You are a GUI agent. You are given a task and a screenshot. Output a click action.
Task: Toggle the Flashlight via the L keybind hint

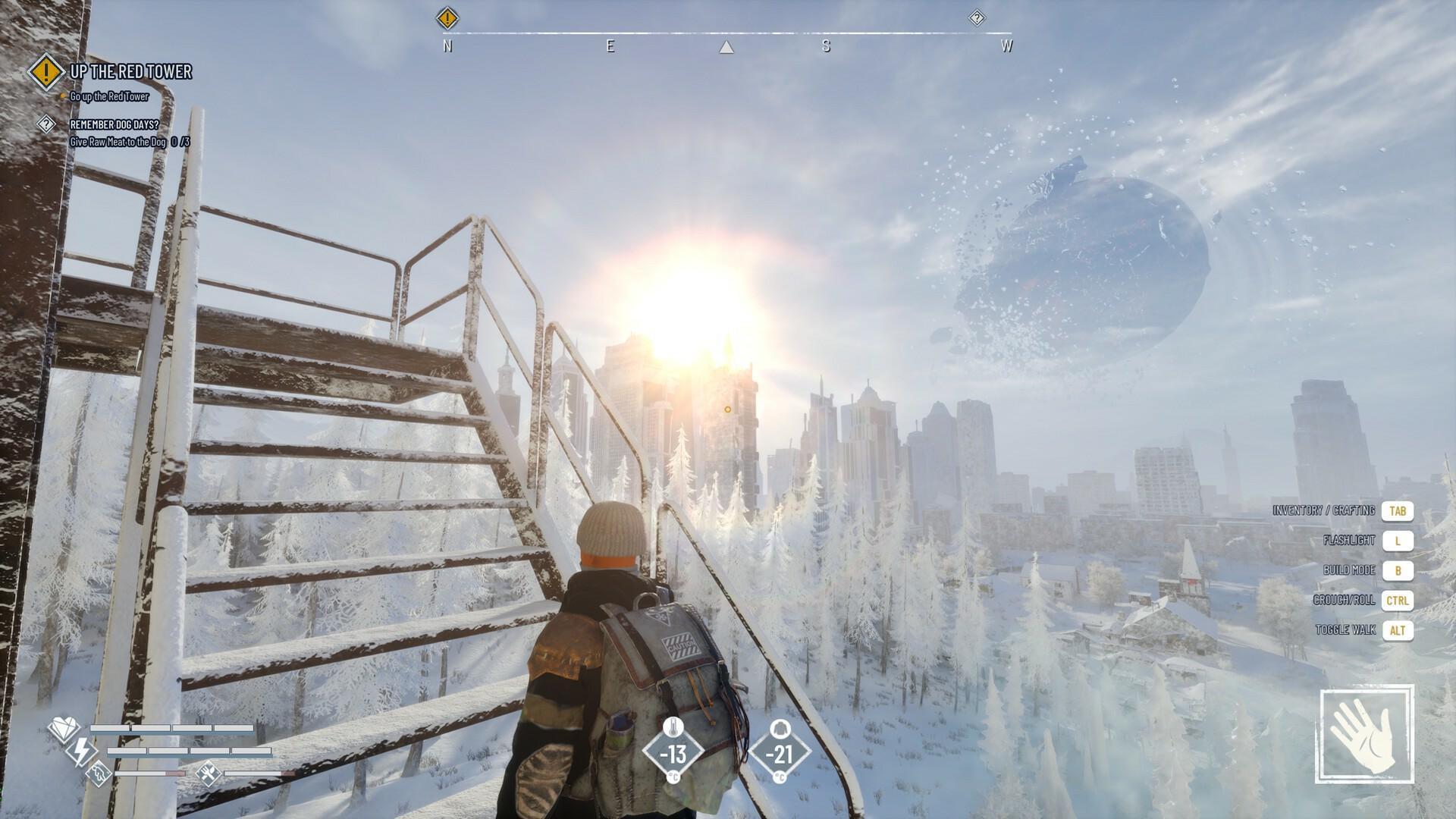(x=1399, y=541)
